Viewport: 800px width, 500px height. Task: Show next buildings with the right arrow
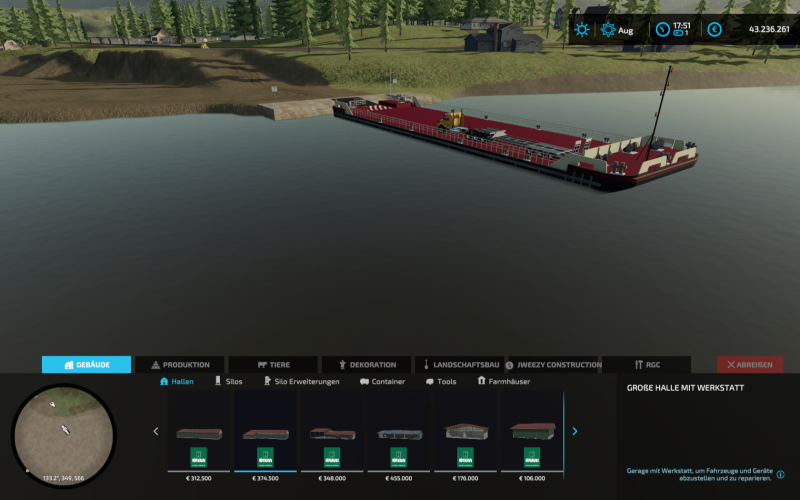pos(575,432)
